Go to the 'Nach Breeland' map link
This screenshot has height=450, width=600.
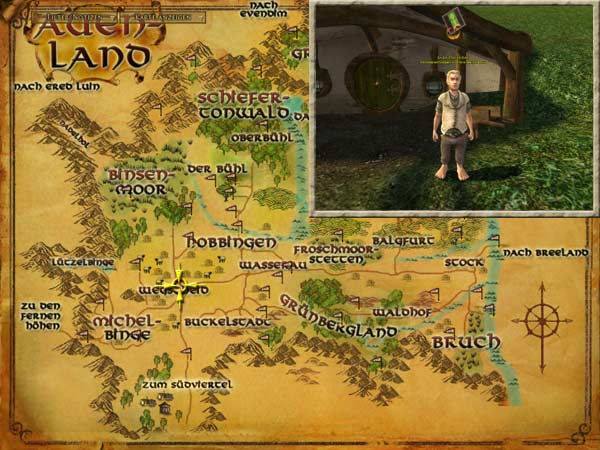tap(546, 253)
